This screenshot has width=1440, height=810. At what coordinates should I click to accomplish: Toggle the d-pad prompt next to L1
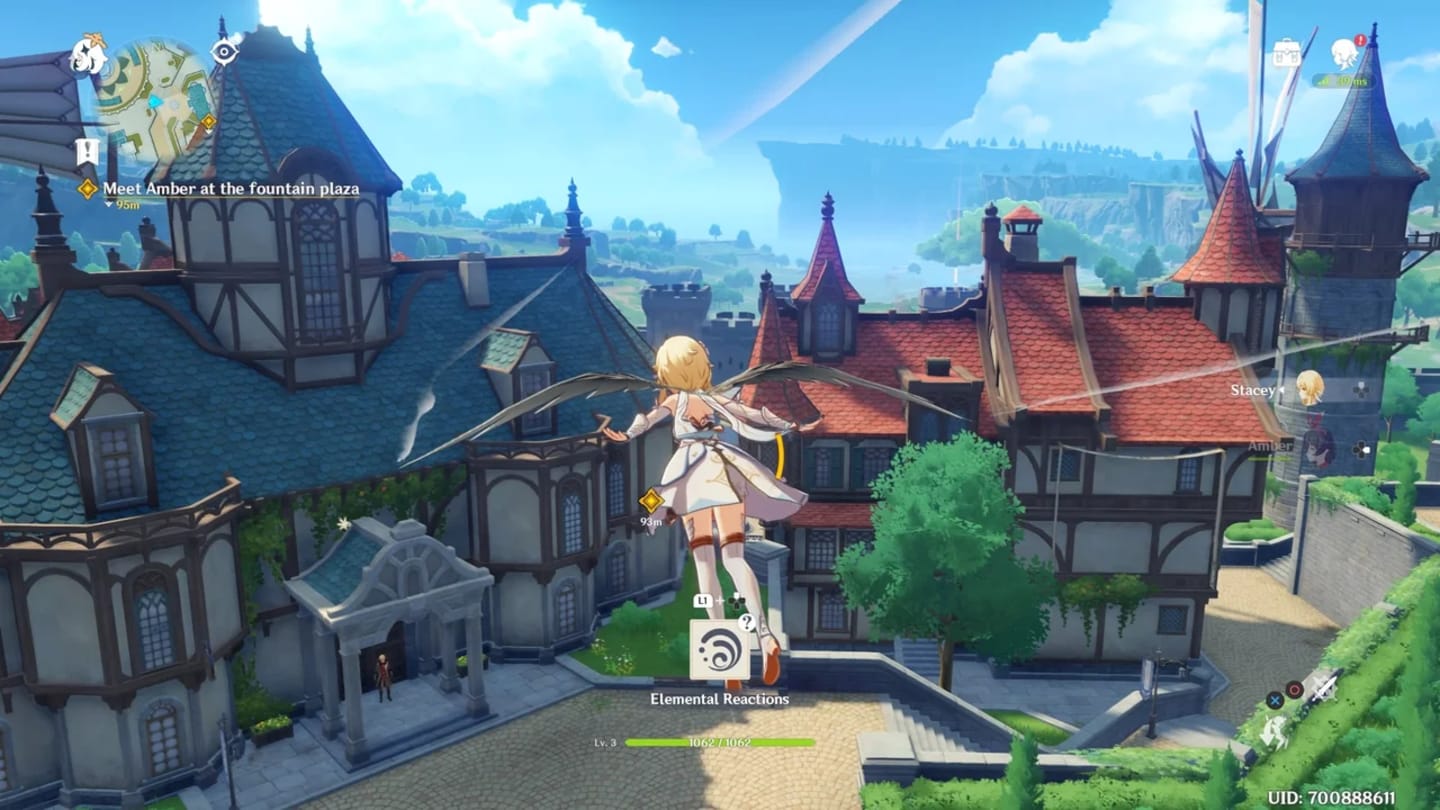736,602
